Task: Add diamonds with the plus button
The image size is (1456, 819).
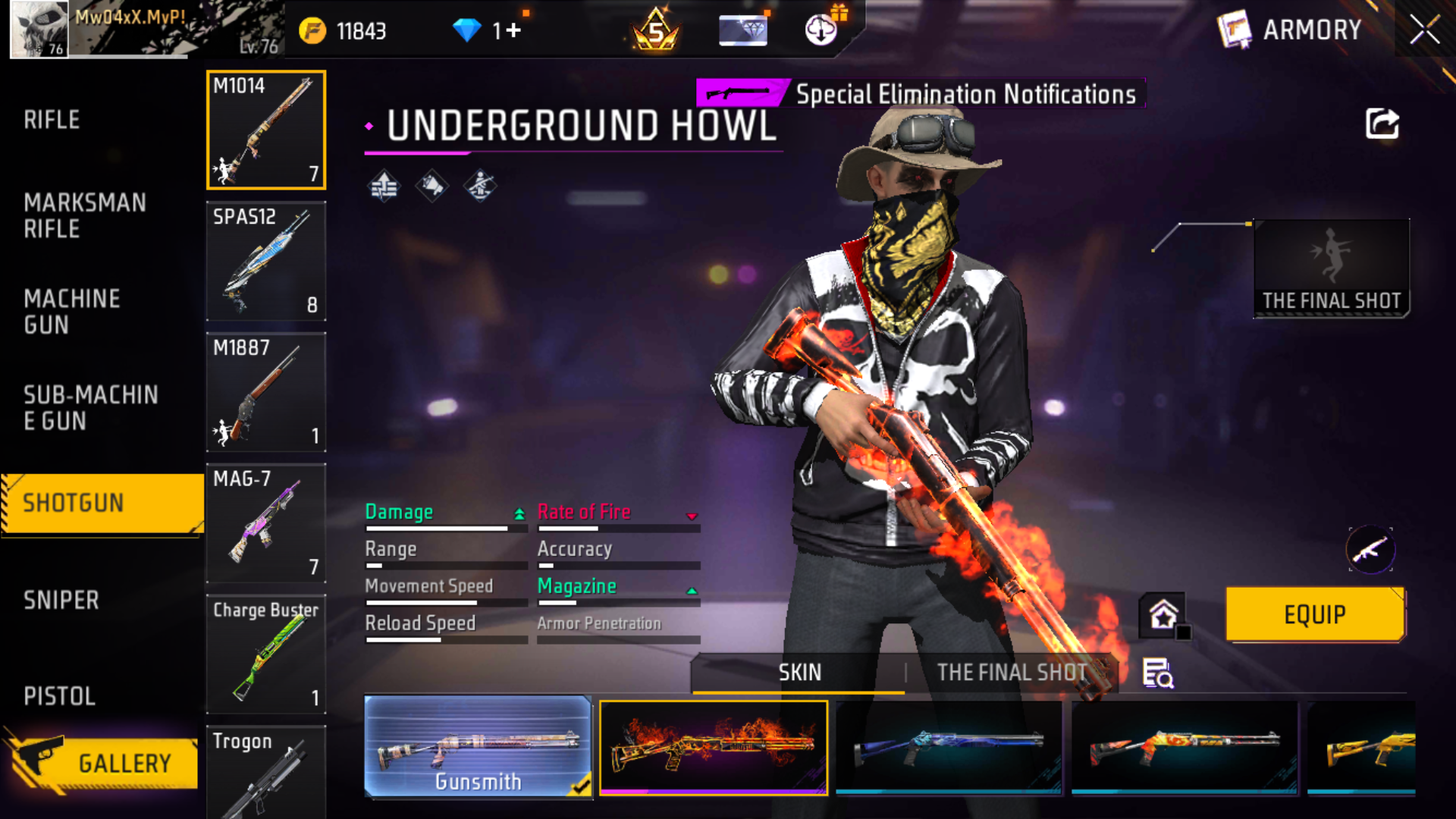Action: 513,30
